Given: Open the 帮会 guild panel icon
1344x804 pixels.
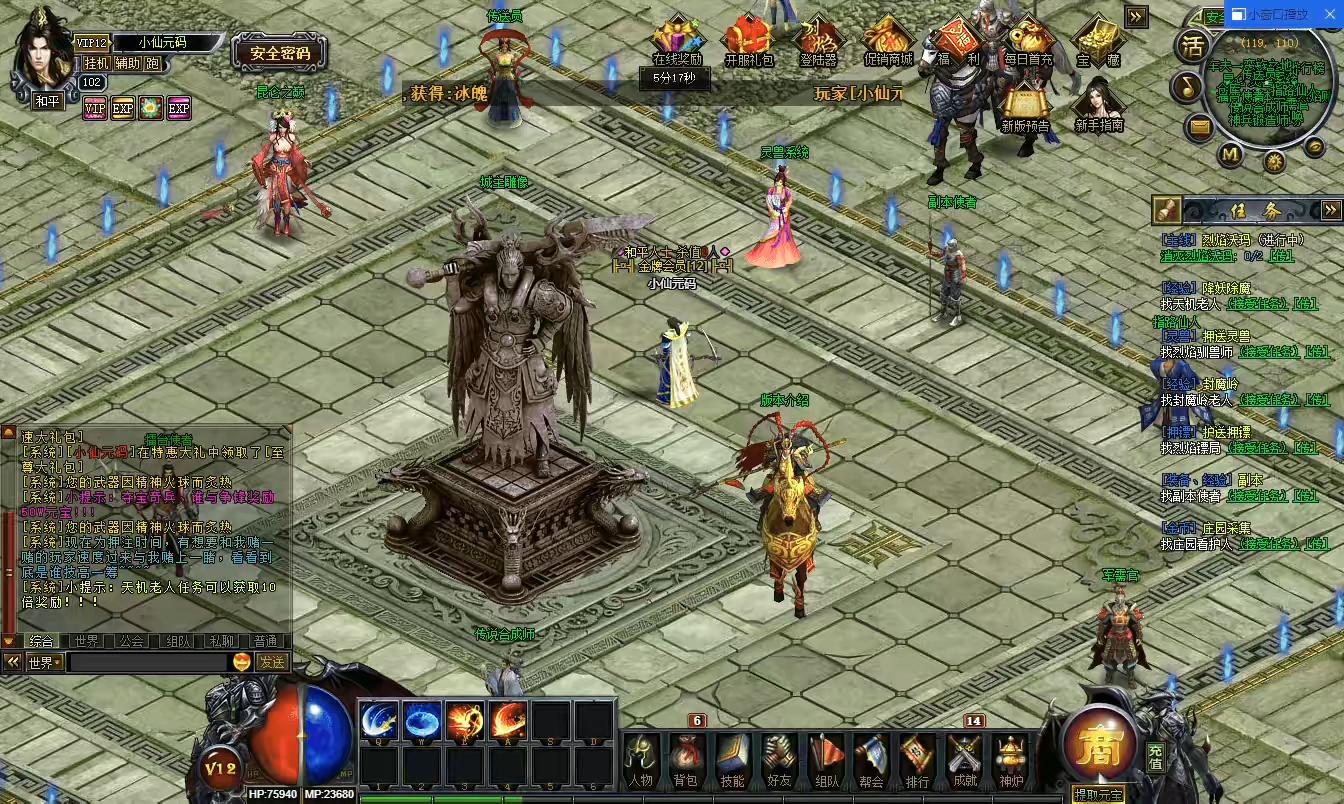Looking at the screenshot, I should point(870,760).
